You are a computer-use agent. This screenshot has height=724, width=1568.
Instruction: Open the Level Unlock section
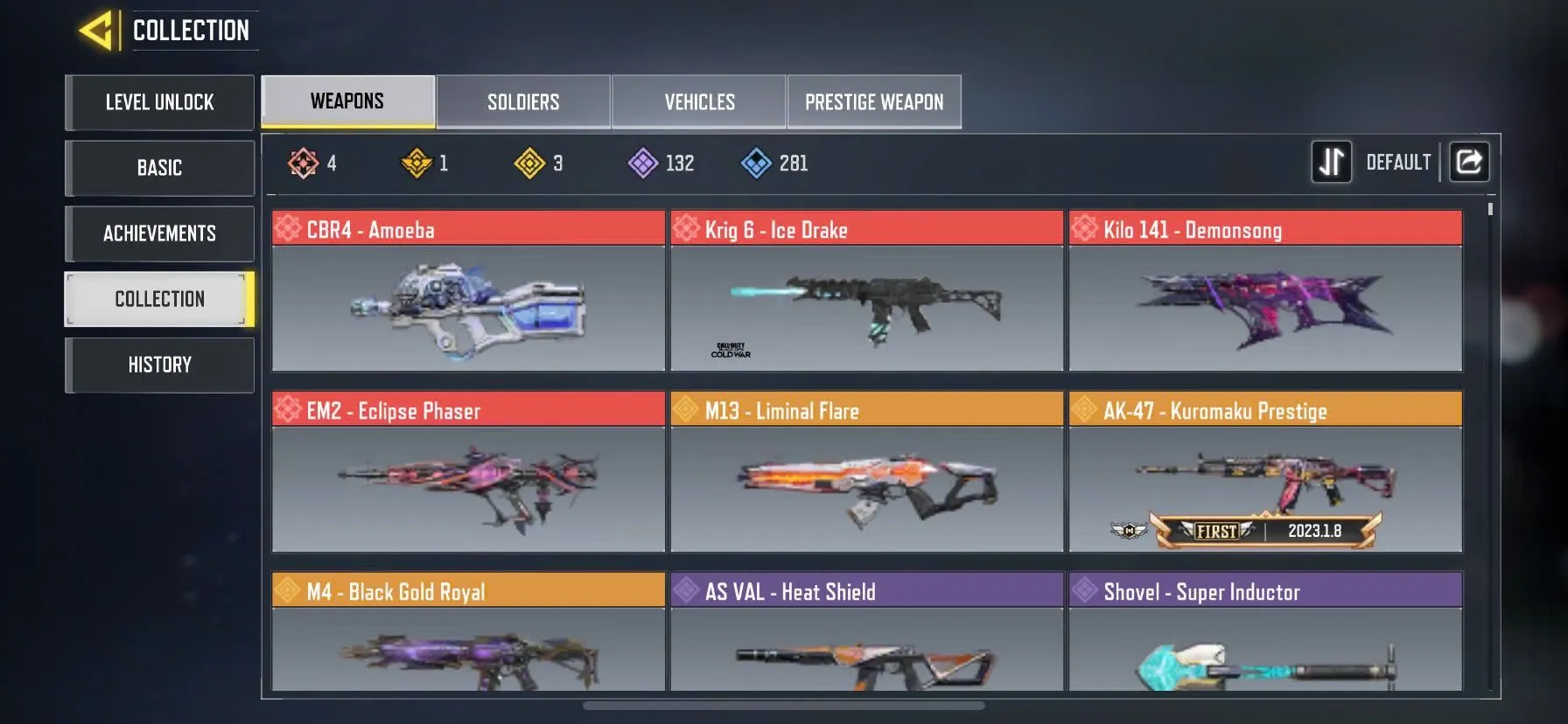coord(159,102)
